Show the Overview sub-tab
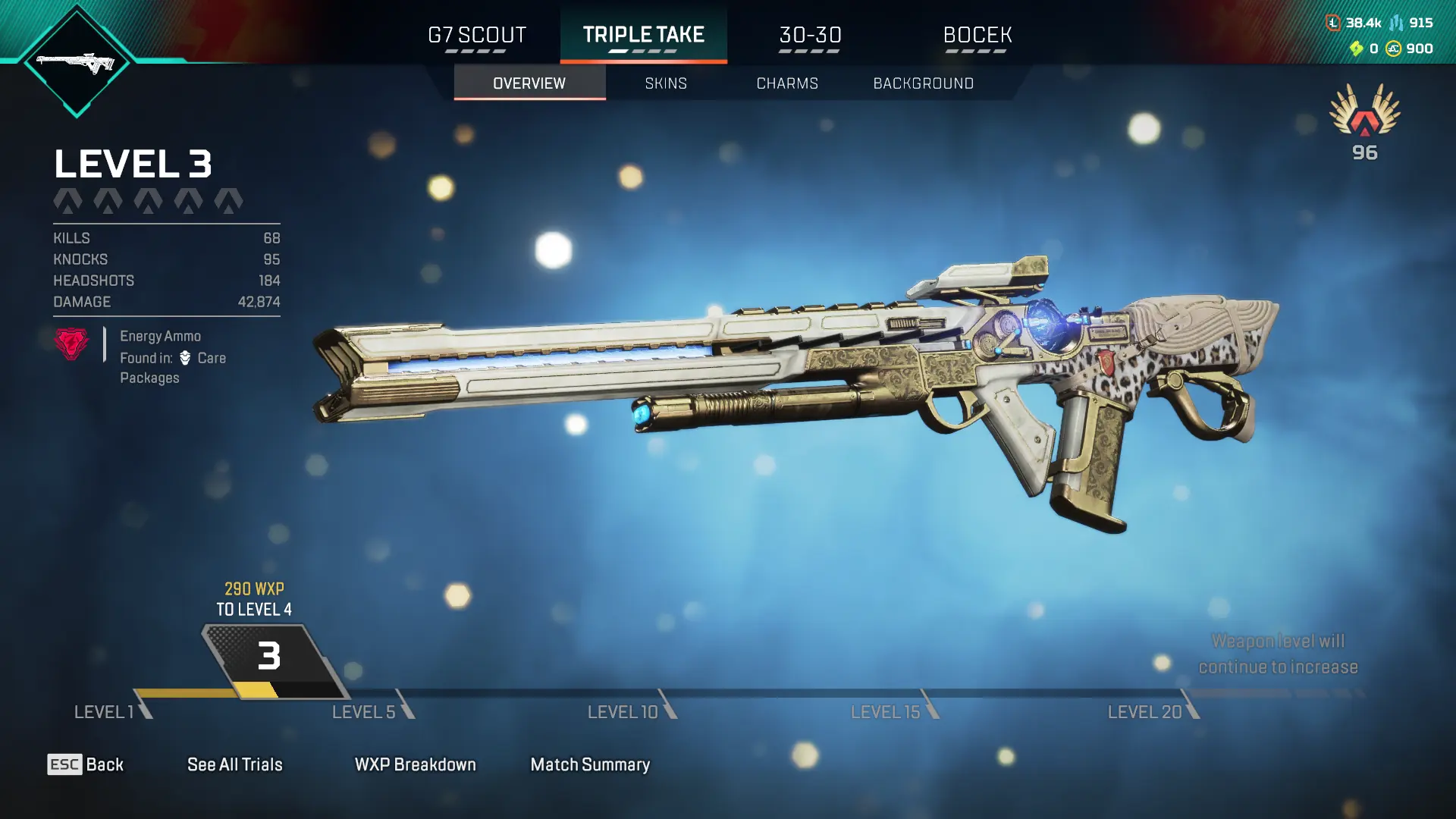 (529, 83)
